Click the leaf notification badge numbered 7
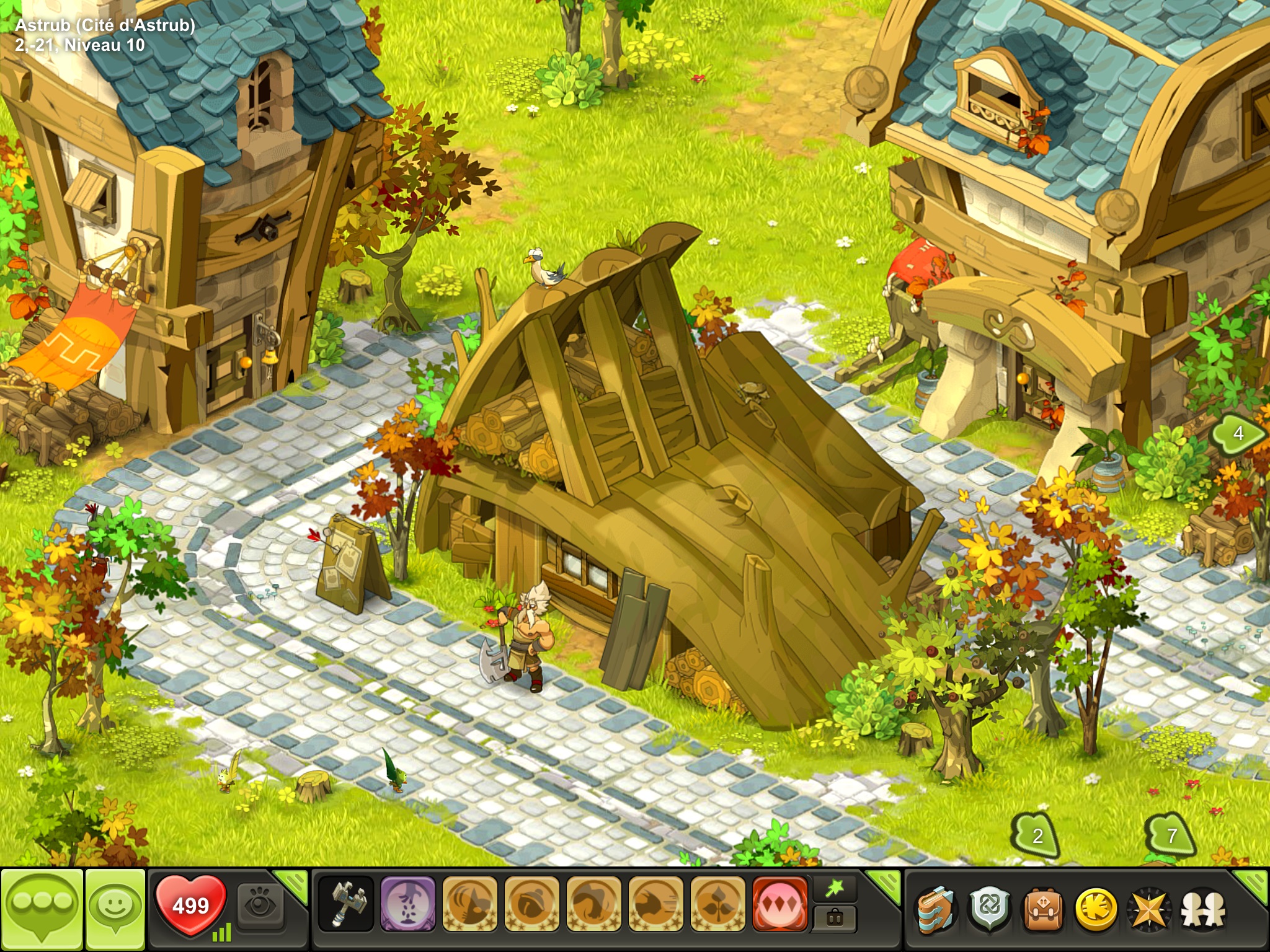The height and width of the screenshot is (952, 1270). point(1171,836)
